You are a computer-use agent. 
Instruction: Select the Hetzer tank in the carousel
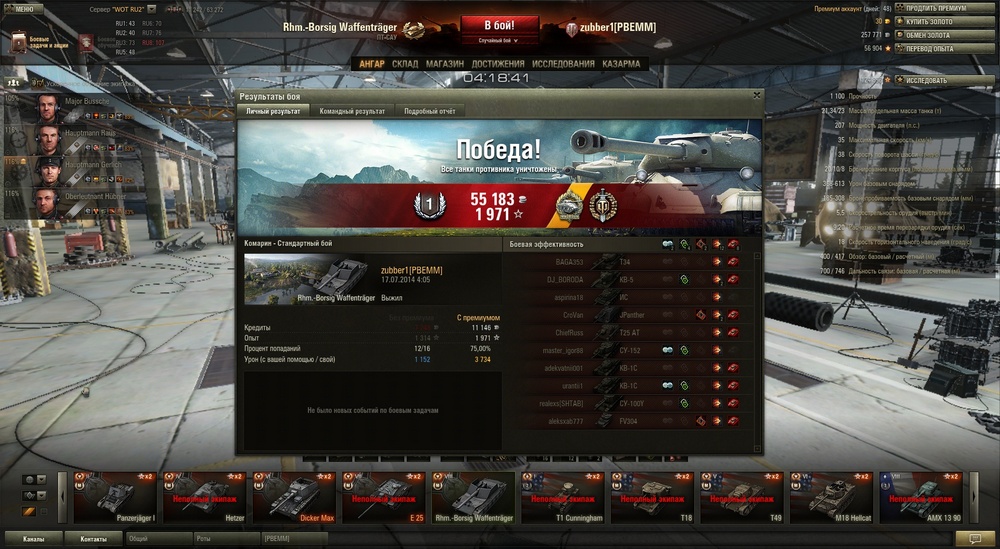pyautogui.click(x=204, y=497)
